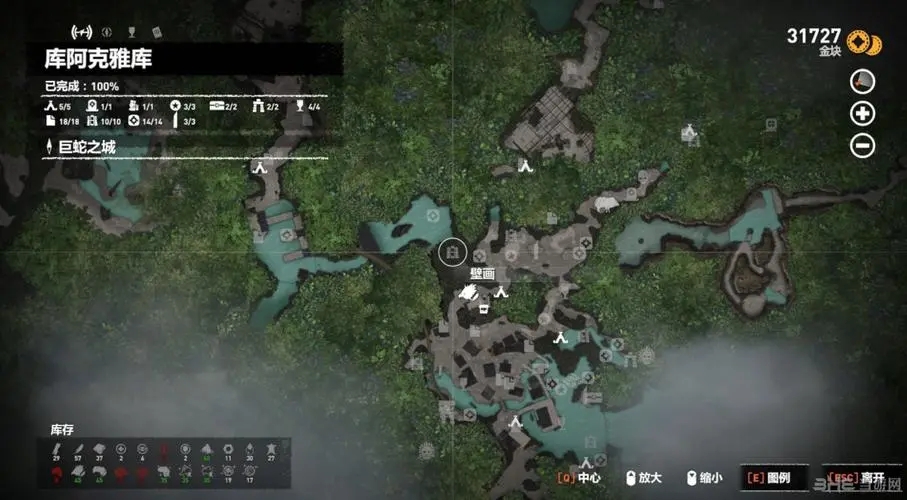Click the circular icon above the plus button

[862, 82]
